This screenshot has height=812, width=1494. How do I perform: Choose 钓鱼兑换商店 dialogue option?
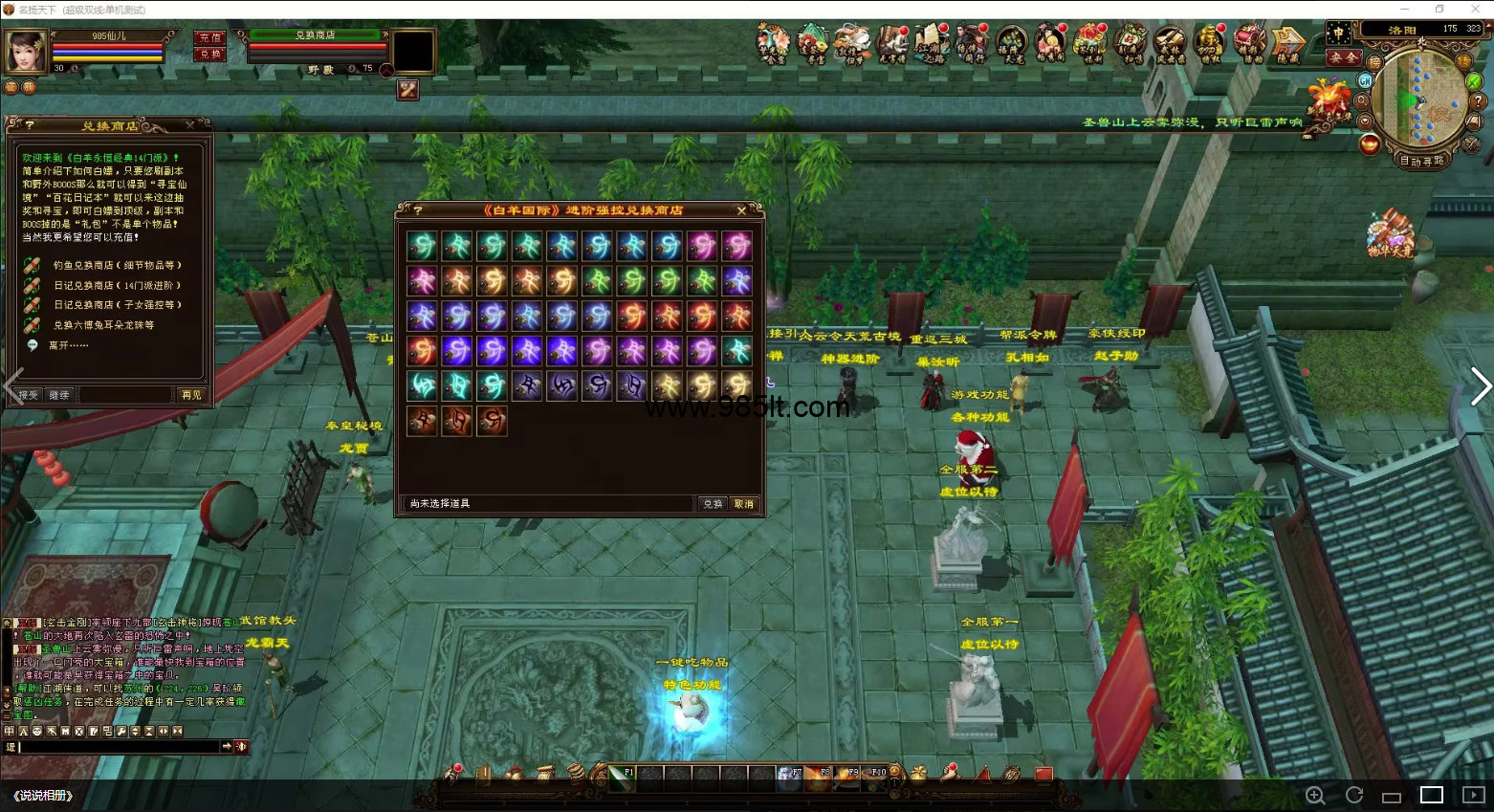point(117,265)
